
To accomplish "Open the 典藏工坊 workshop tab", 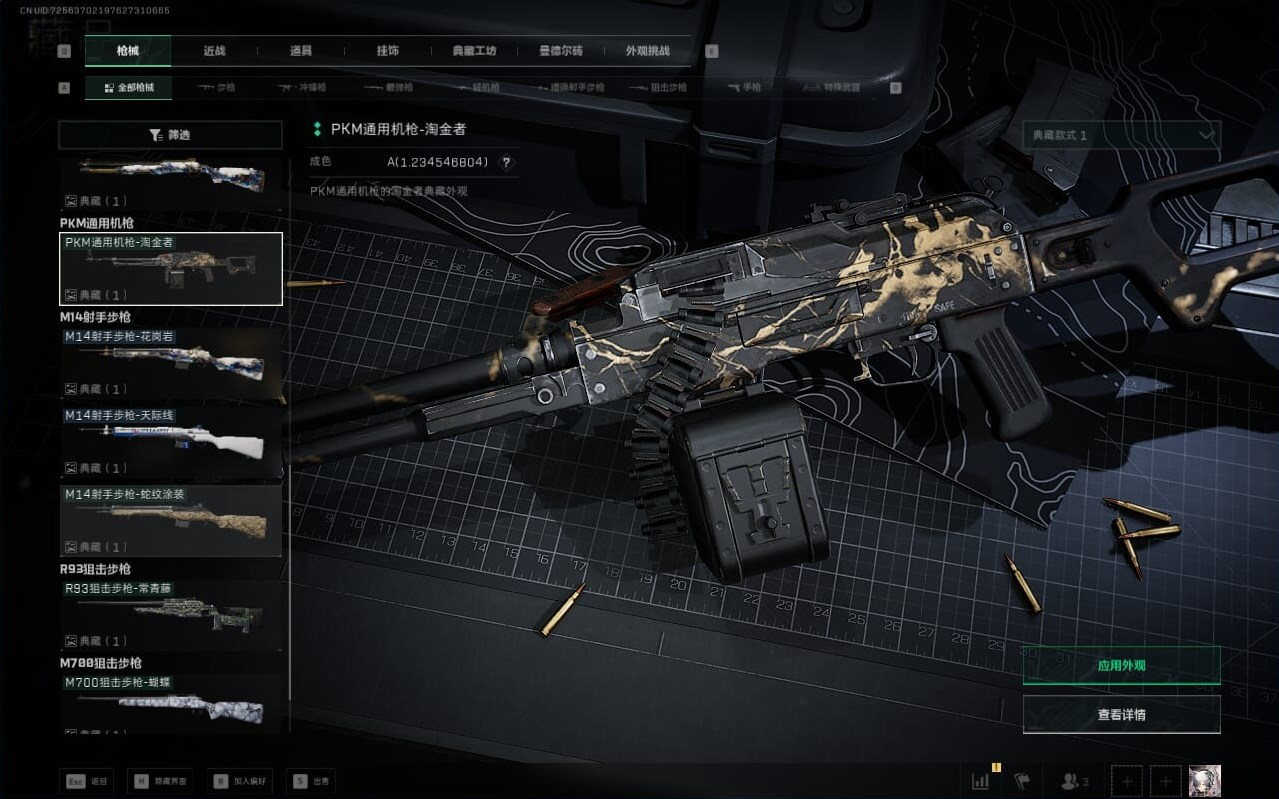I will pos(474,51).
